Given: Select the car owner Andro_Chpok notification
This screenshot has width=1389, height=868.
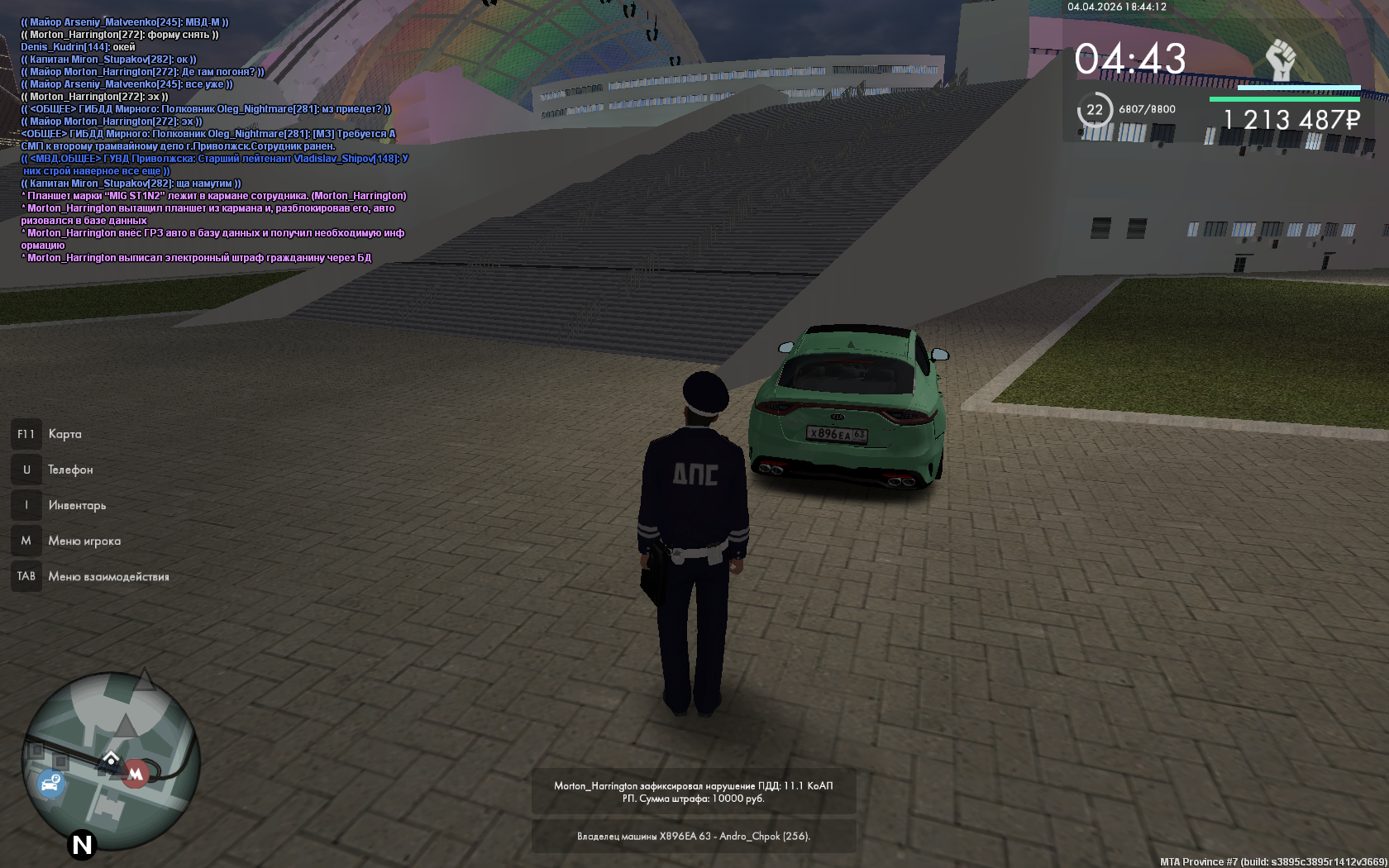Looking at the screenshot, I should [x=693, y=836].
